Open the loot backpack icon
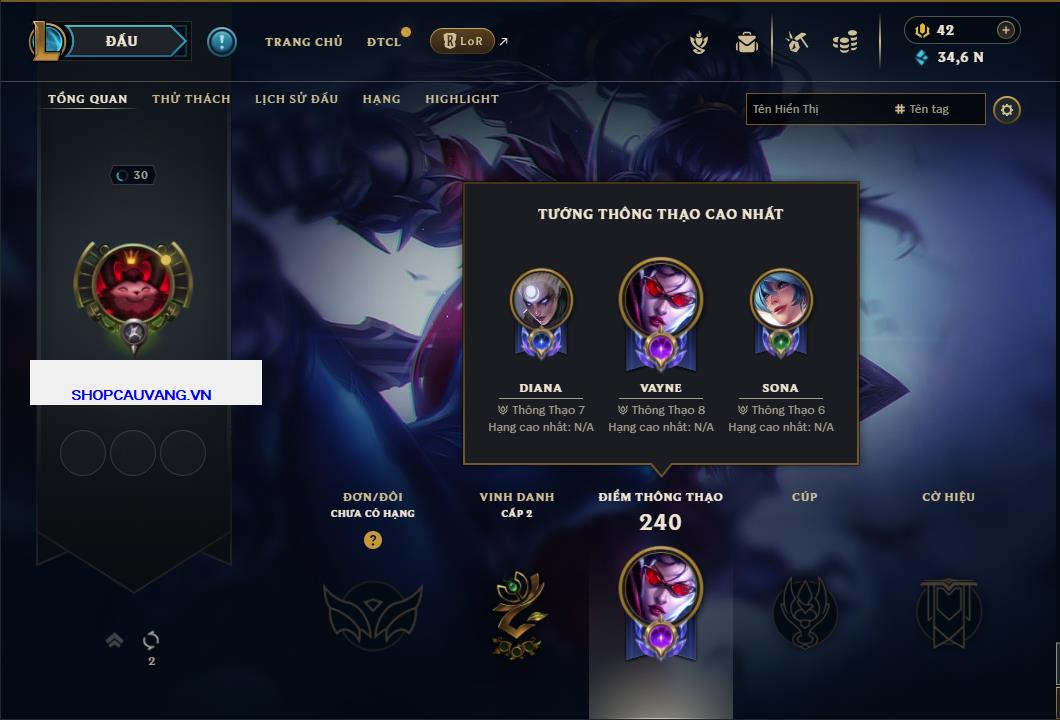This screenshot has height=720, width=1060. point(746,42)
